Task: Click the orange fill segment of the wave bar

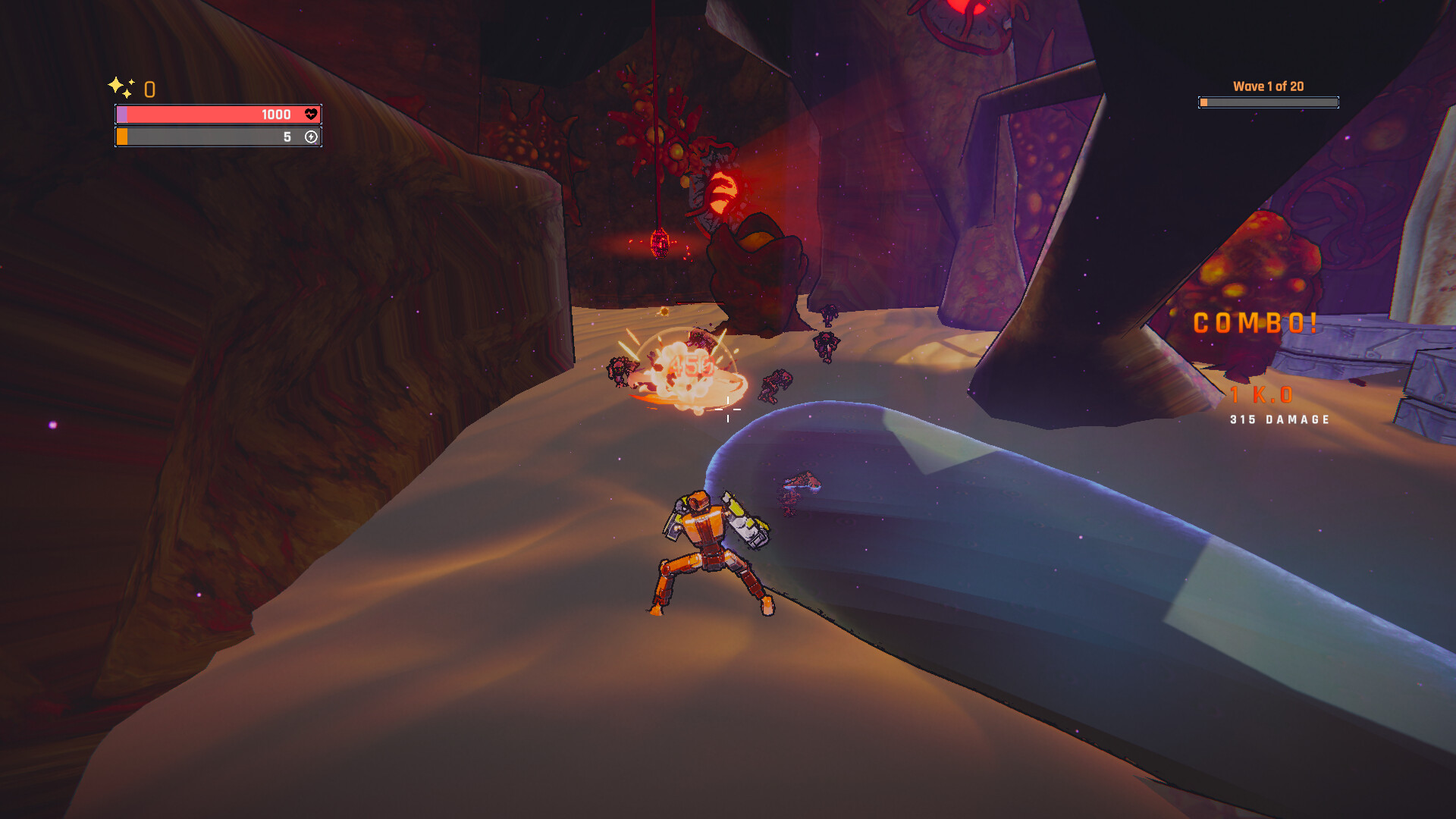Action: pos(1204,101)
